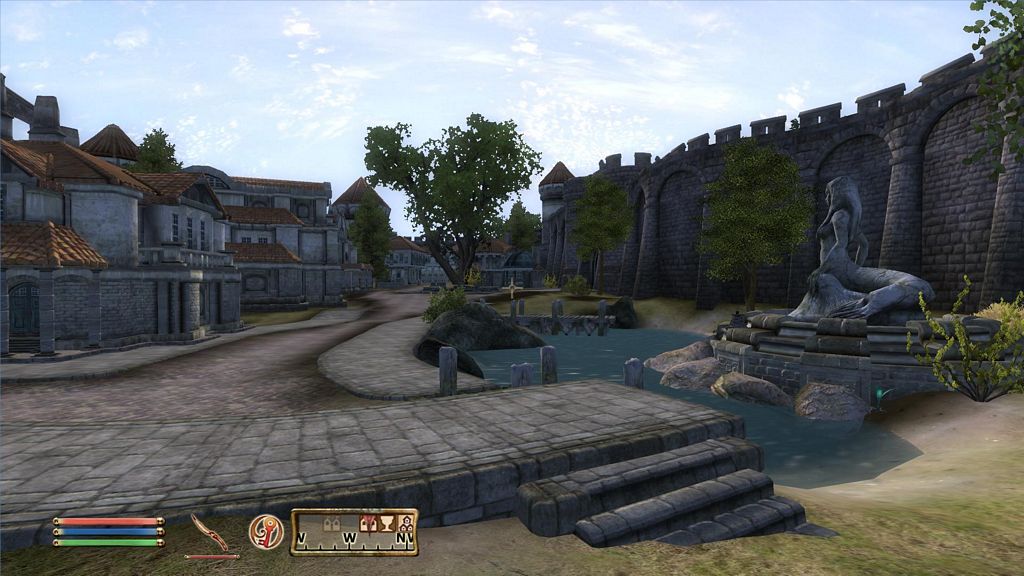Select the houses settlement marker on compass
This screenshot has height=576, width=1024.
(406, 523)
